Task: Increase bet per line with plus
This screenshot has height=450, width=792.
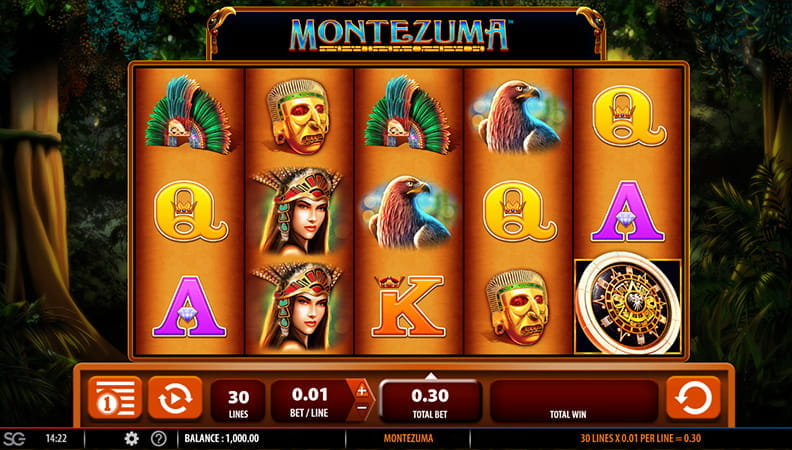Action: tap(361, 389)
